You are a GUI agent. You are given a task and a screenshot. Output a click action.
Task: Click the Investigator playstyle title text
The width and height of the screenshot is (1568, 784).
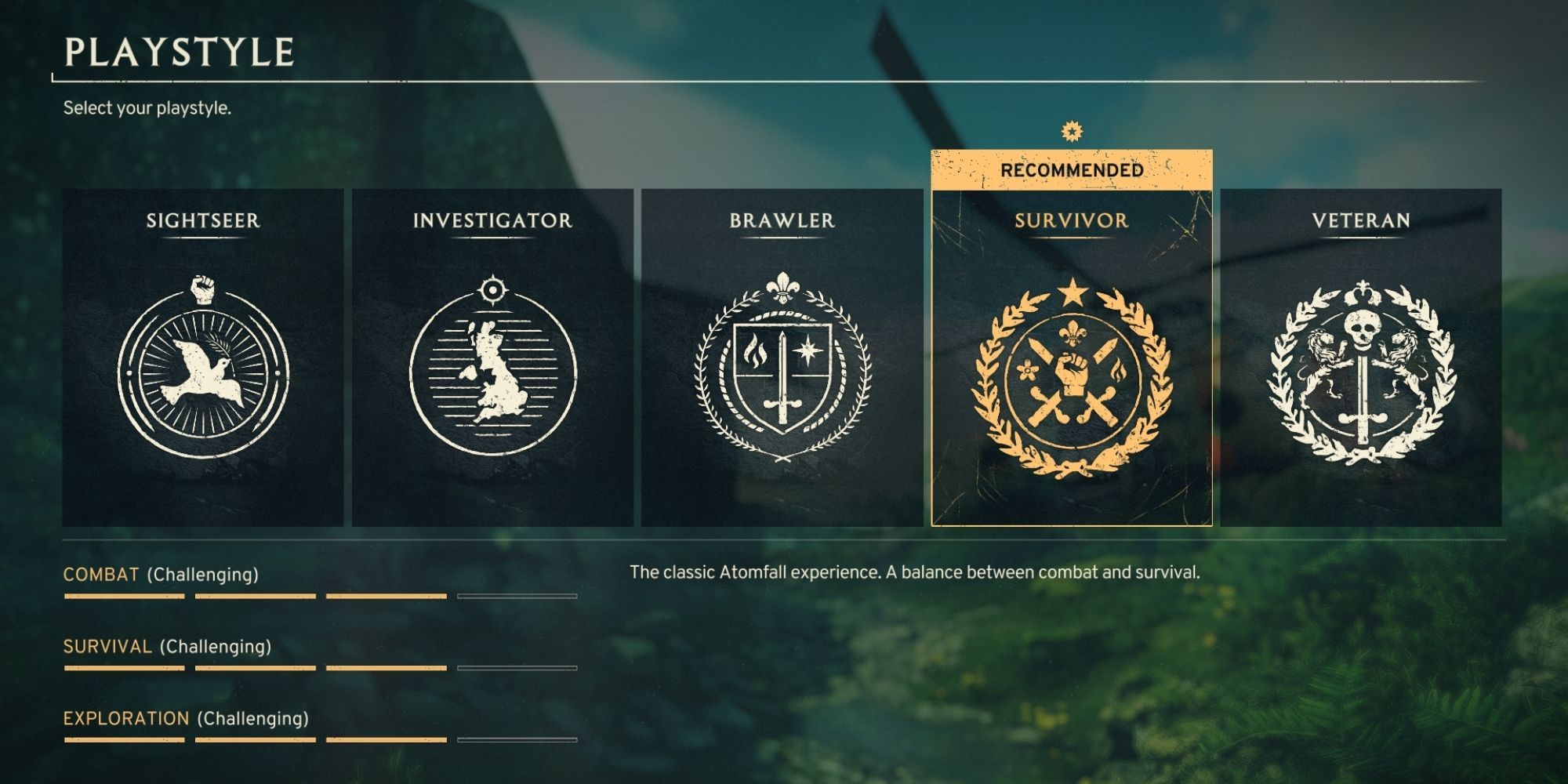coord(492,222)
